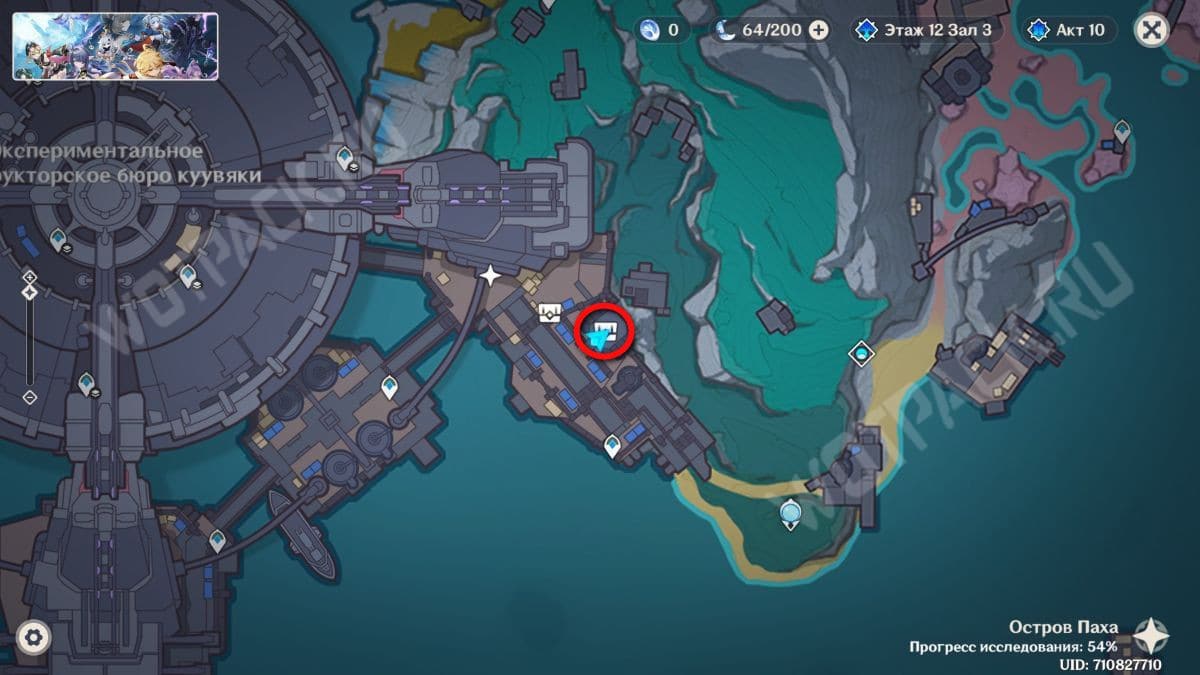This screenshot has height=675, width=1200.
Task: Open the event banner thumbnail
Action: (x=115, y=46)
